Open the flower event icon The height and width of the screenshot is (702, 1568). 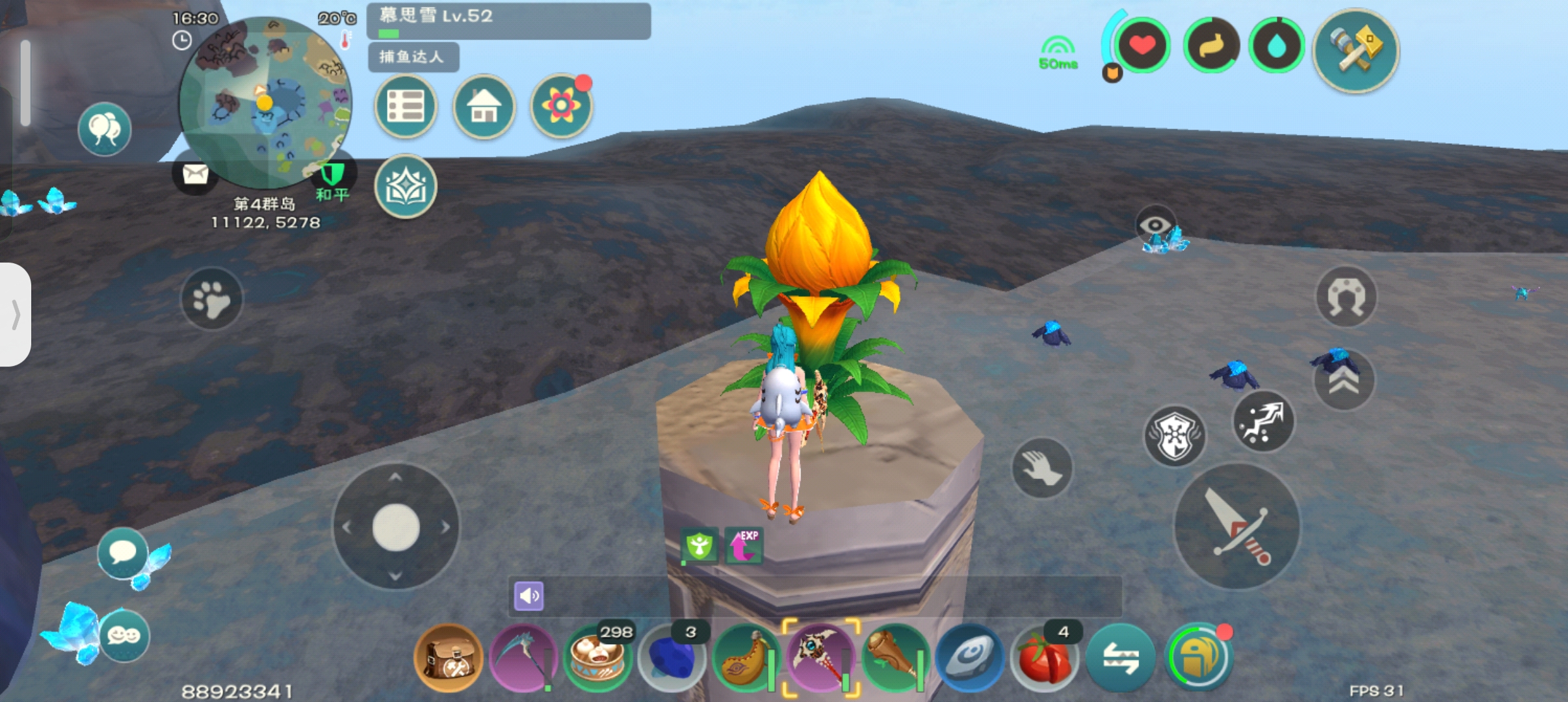point(561,107)
